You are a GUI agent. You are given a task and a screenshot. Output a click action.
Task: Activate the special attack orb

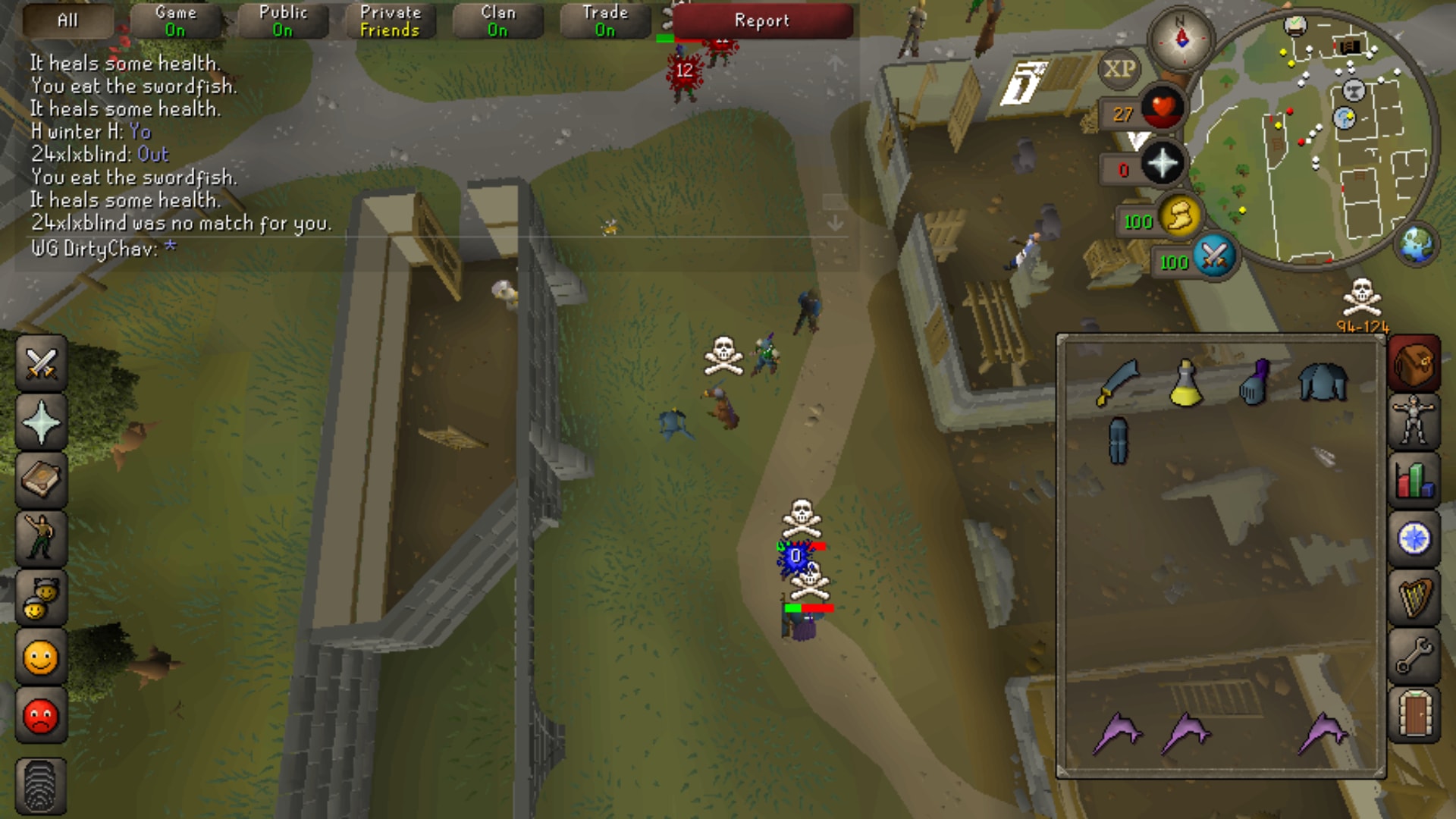1214,257
